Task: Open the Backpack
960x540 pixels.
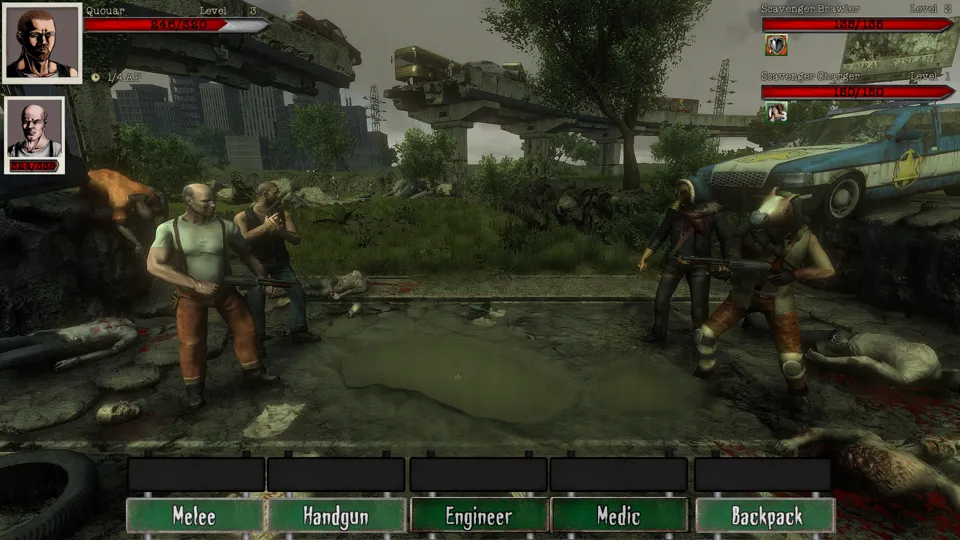Action: (x=765, y=516)
